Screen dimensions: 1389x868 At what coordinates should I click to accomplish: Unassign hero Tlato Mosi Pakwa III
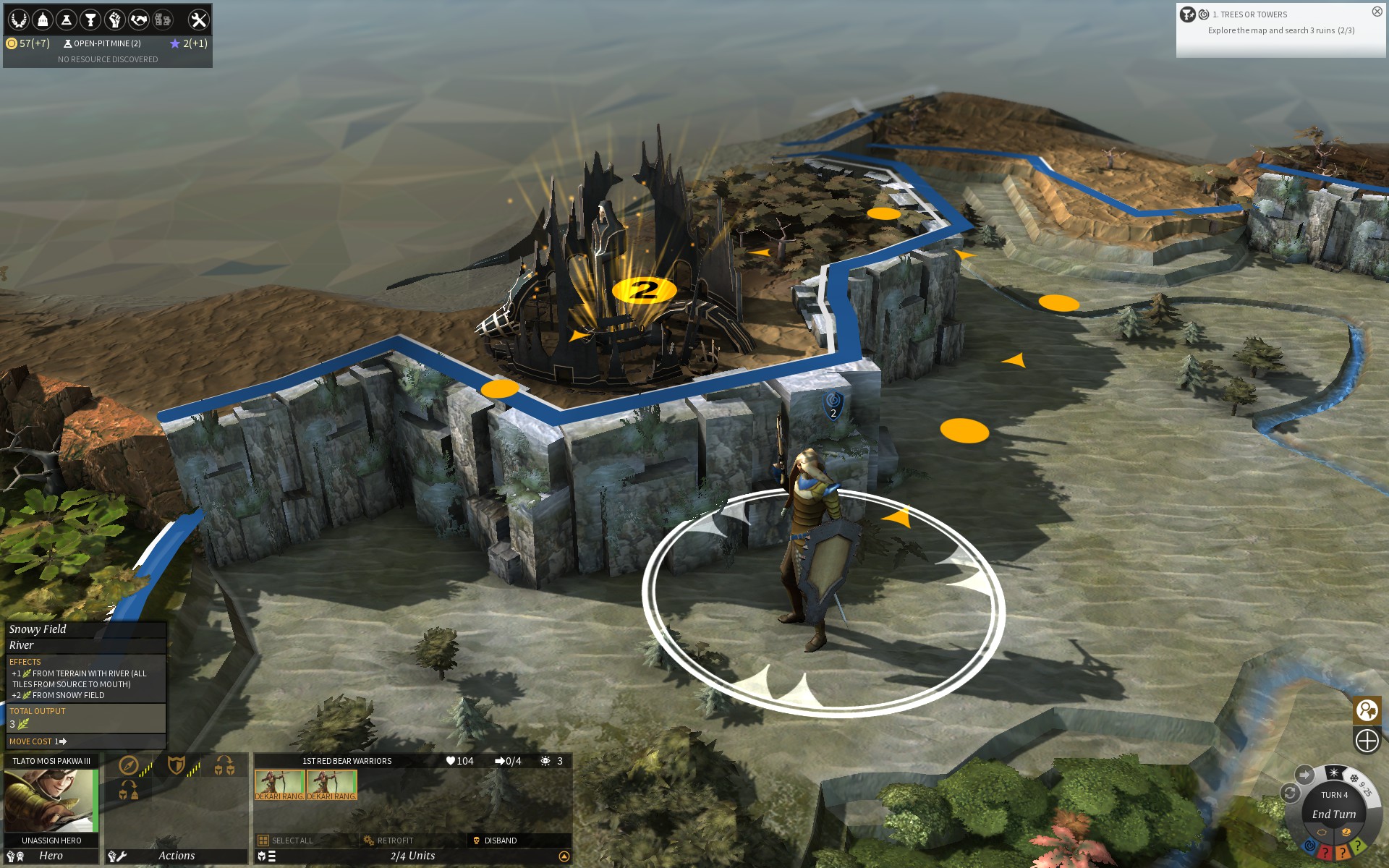51,841
